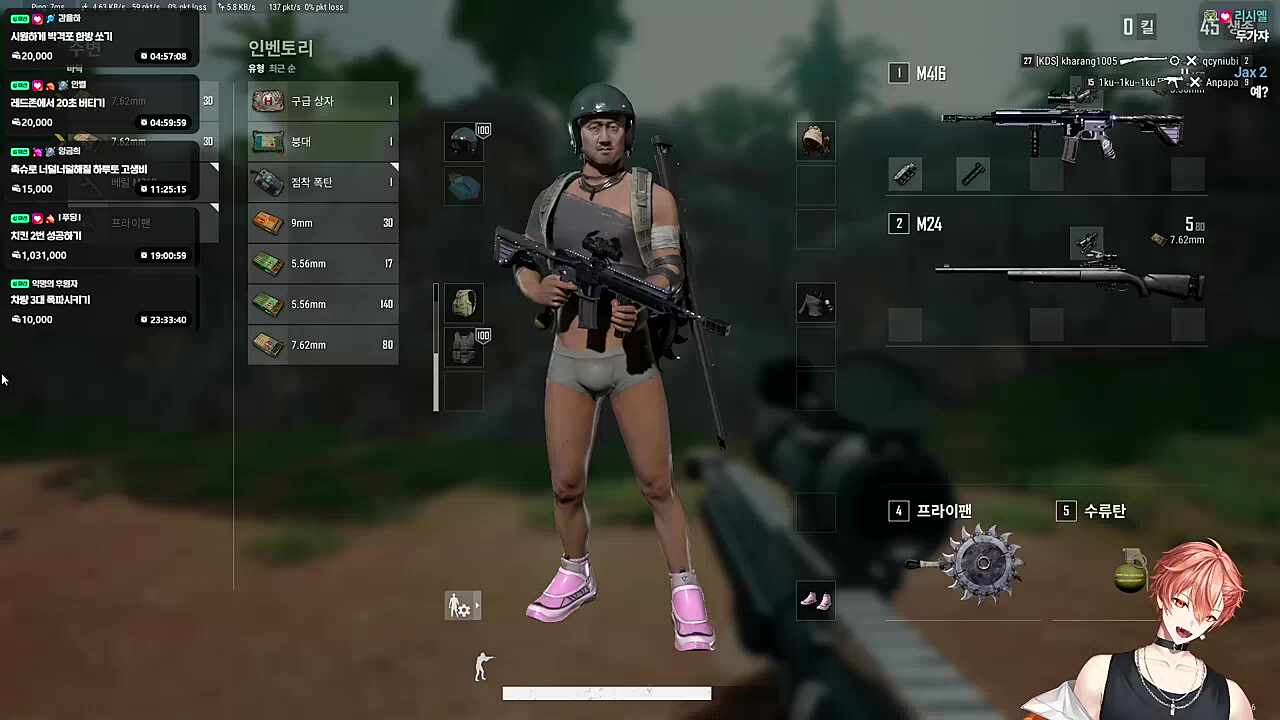The height and width of the screenshot is (720, 1280).
Task: Click the 예? text near Jax 2
Action: click(1258, 92)
